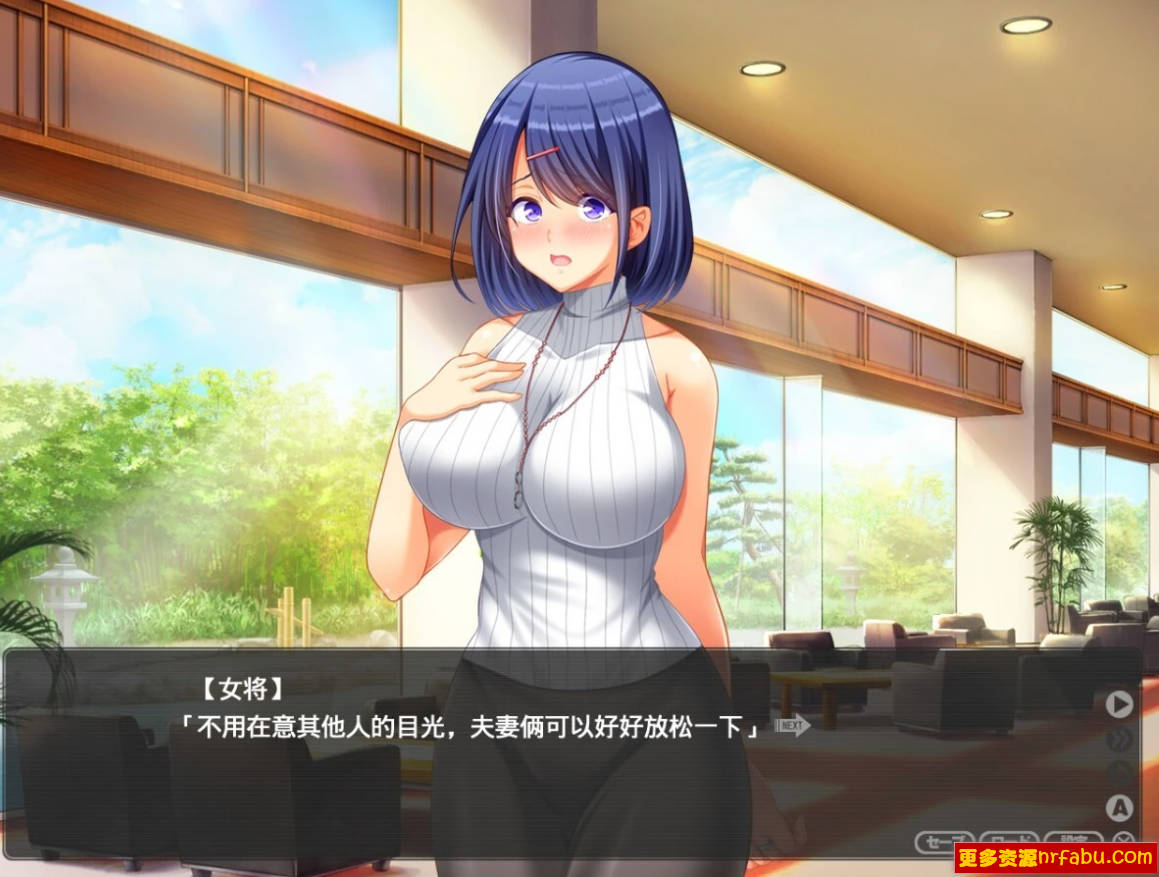Screen dimensions: 1159x877
Task: Open the セーブ save menu
Action: point(944,840)
